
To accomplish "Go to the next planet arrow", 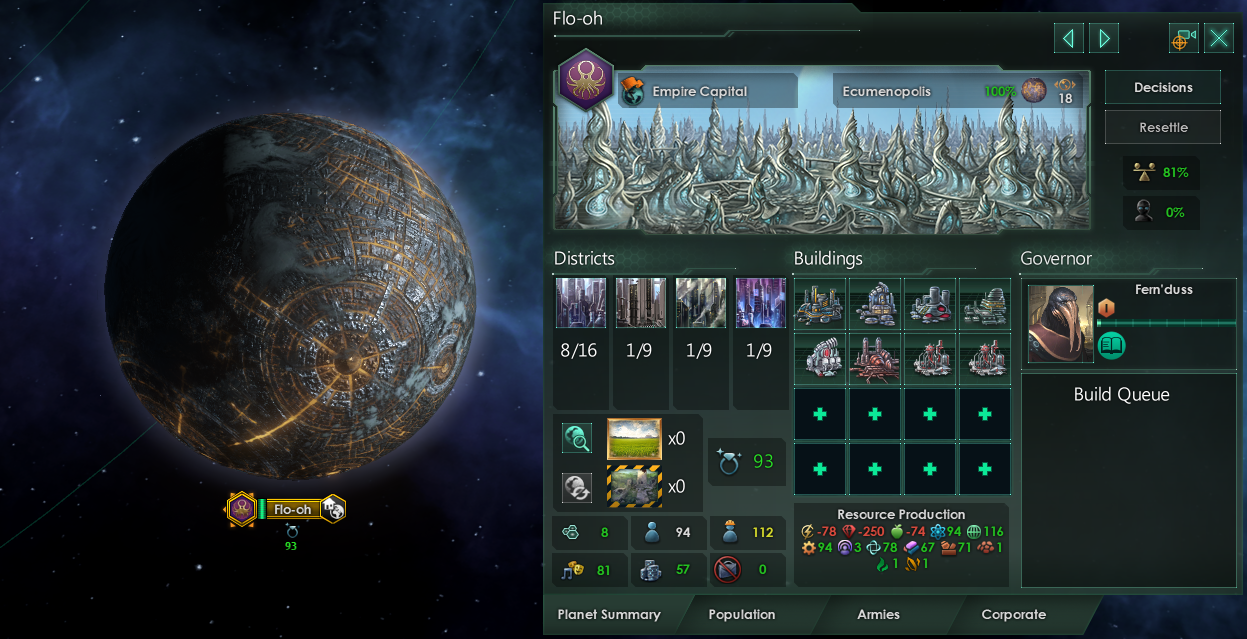I will (x=1104, y=39).
